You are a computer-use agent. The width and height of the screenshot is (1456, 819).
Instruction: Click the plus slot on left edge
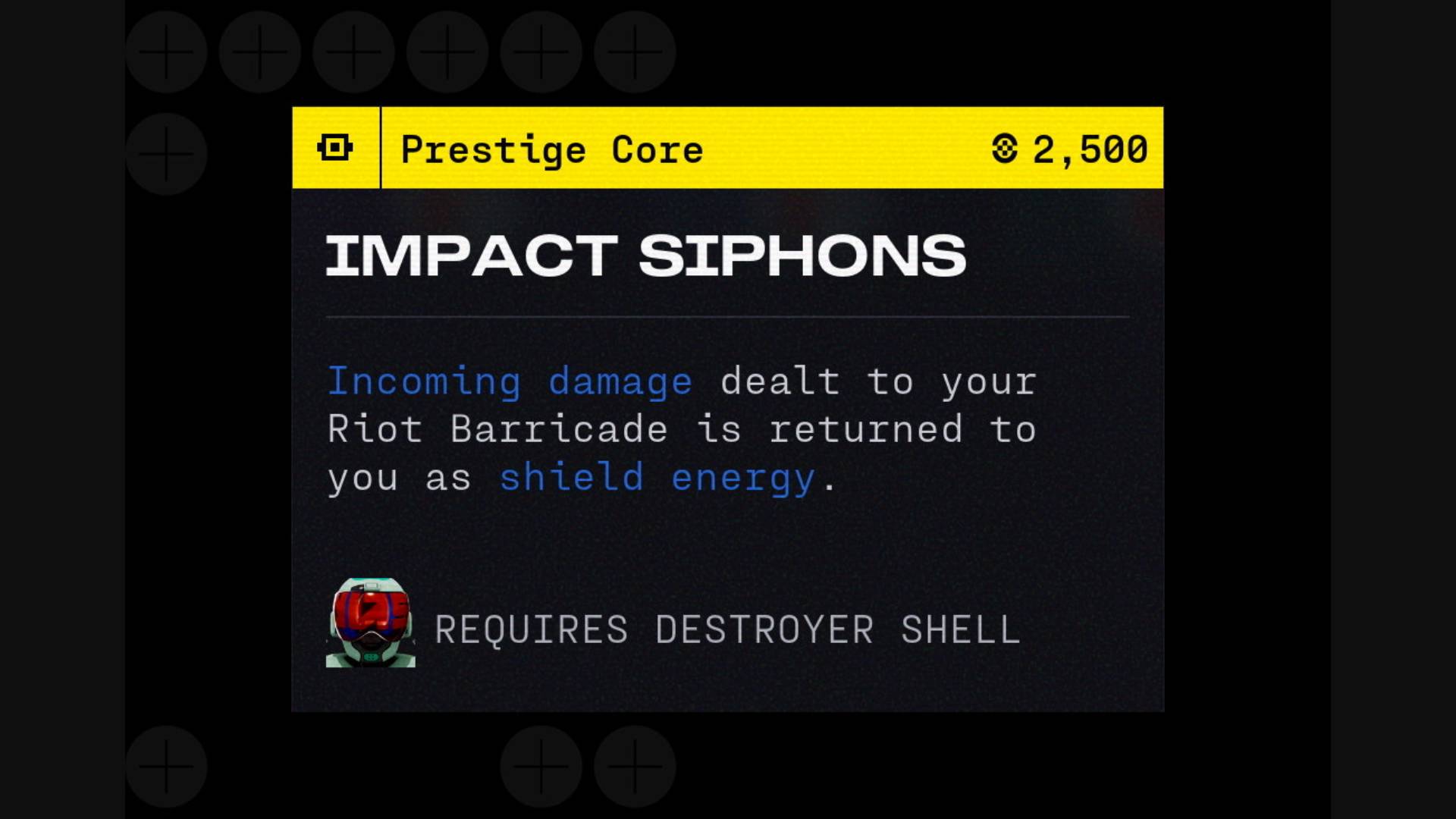tap(165, 154)
